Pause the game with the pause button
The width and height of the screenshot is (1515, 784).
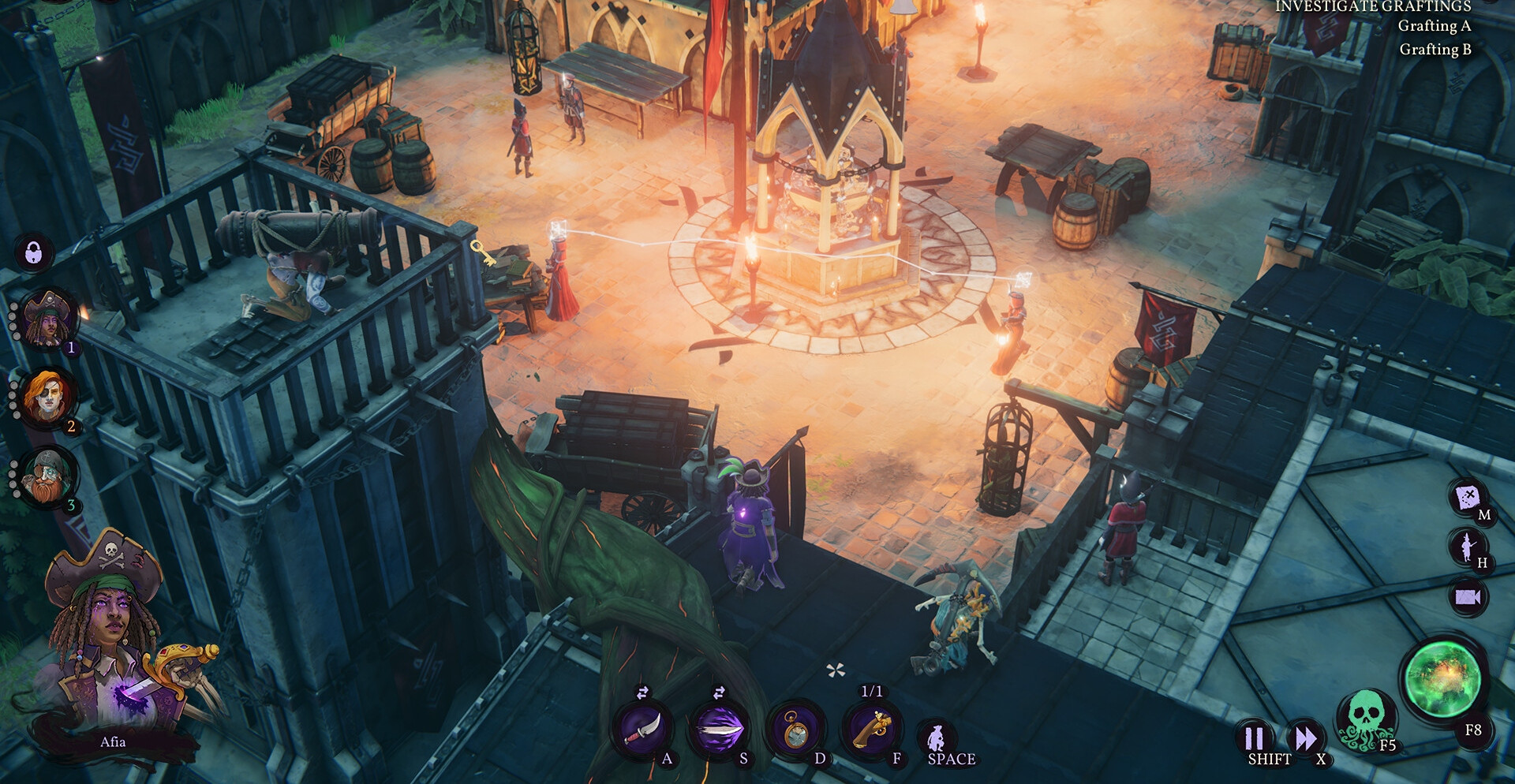point(1254,739)
